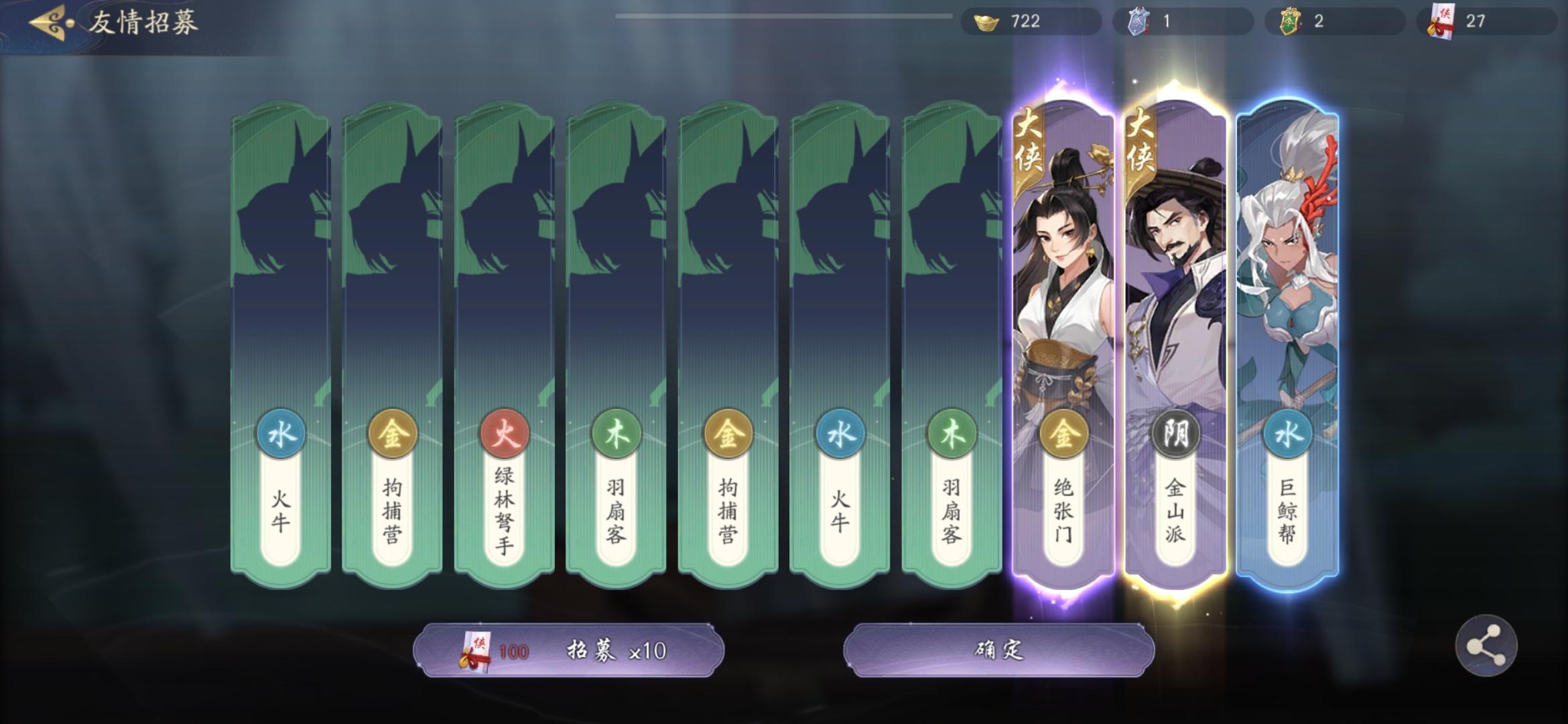Screen dimensions: 1568x724
Task: Select the 巨鲸帮 white-haired character card
Action: 1288,302
